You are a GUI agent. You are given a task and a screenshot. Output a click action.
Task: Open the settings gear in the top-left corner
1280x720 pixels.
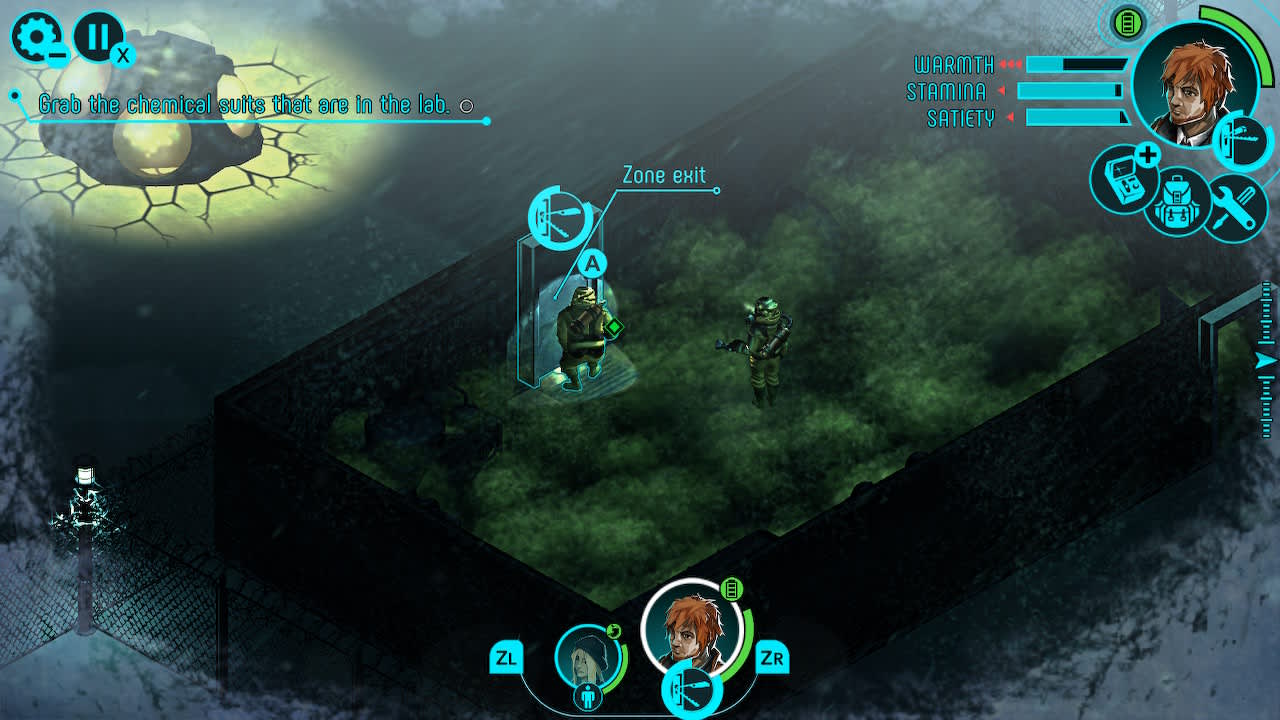(36, 36)
